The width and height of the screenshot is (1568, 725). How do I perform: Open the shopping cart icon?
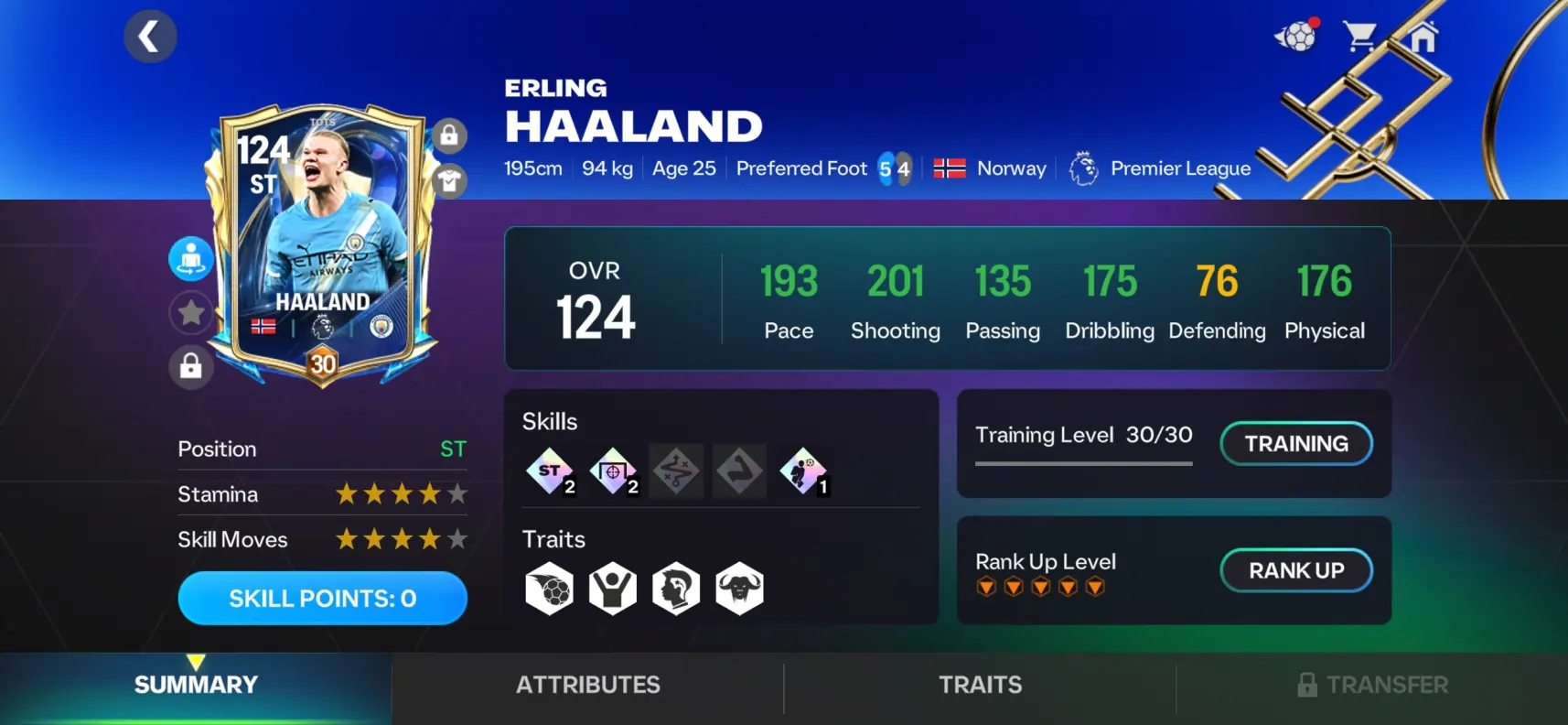click(1362, 35)
